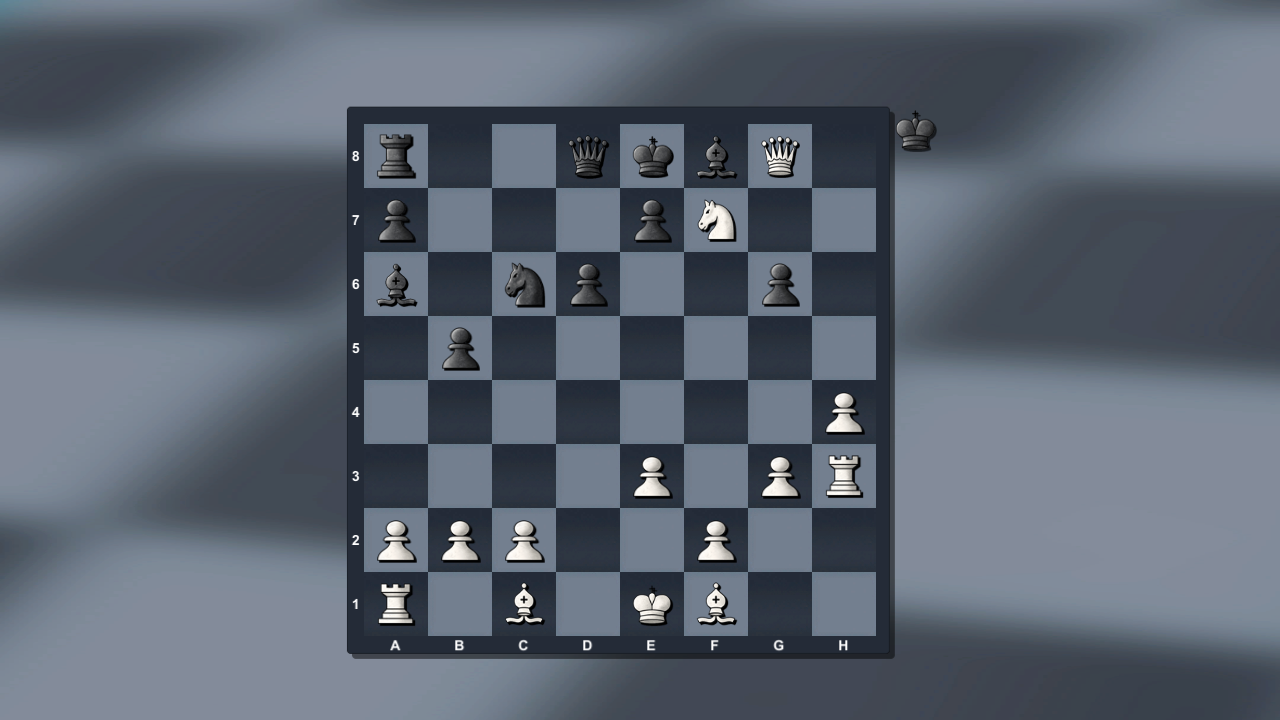This screenshot has width=1280, height=720.
Task: Select the black queen on d8
Action: coord(588,155)
